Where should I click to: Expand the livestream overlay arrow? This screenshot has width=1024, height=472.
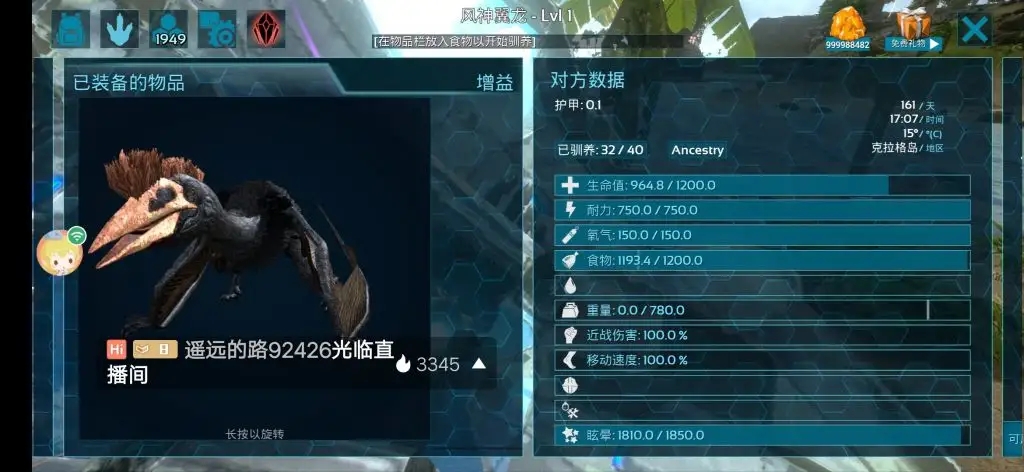(479, 364)
